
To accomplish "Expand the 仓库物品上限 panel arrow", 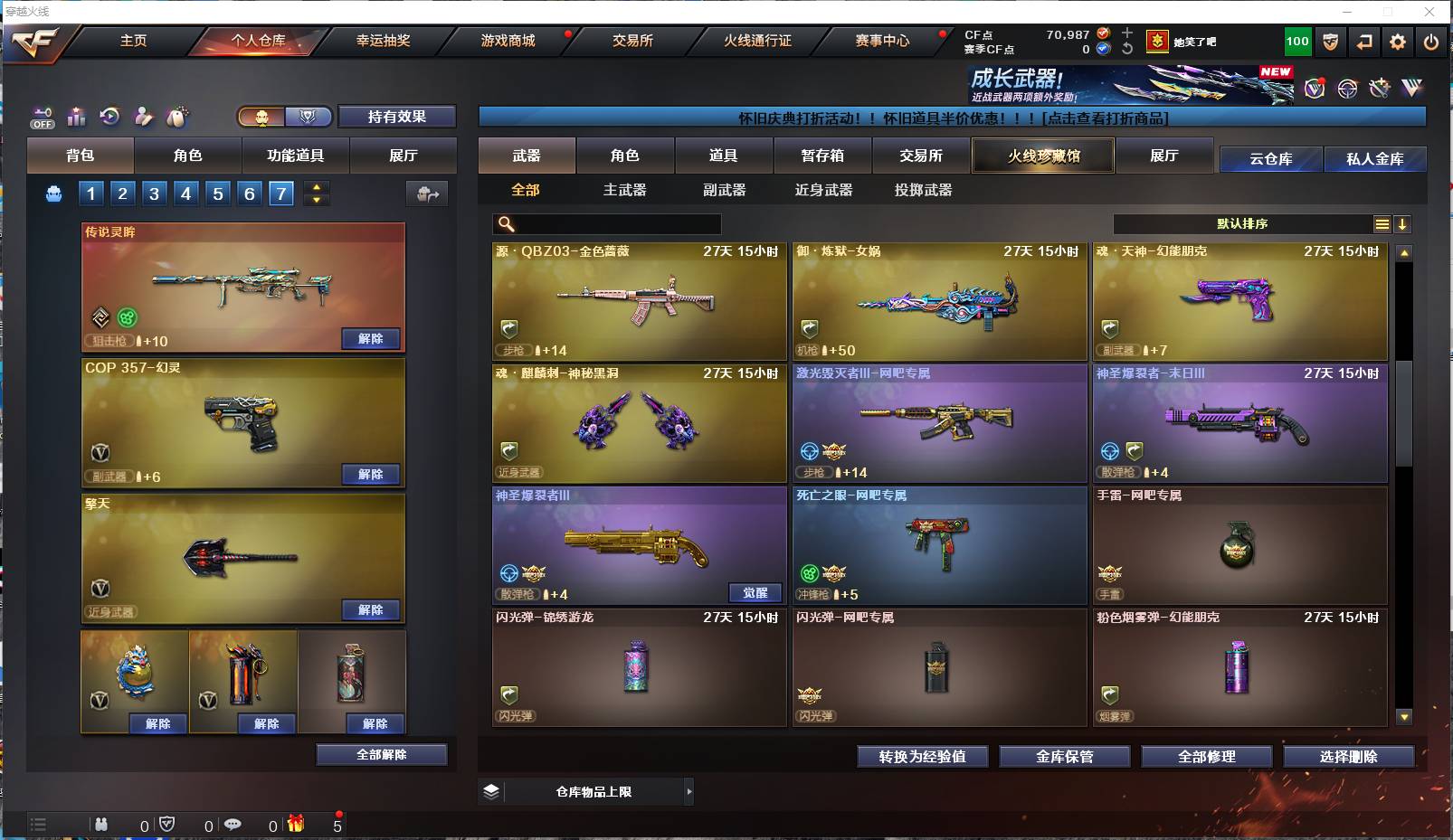I will click(x=689, y=791).
